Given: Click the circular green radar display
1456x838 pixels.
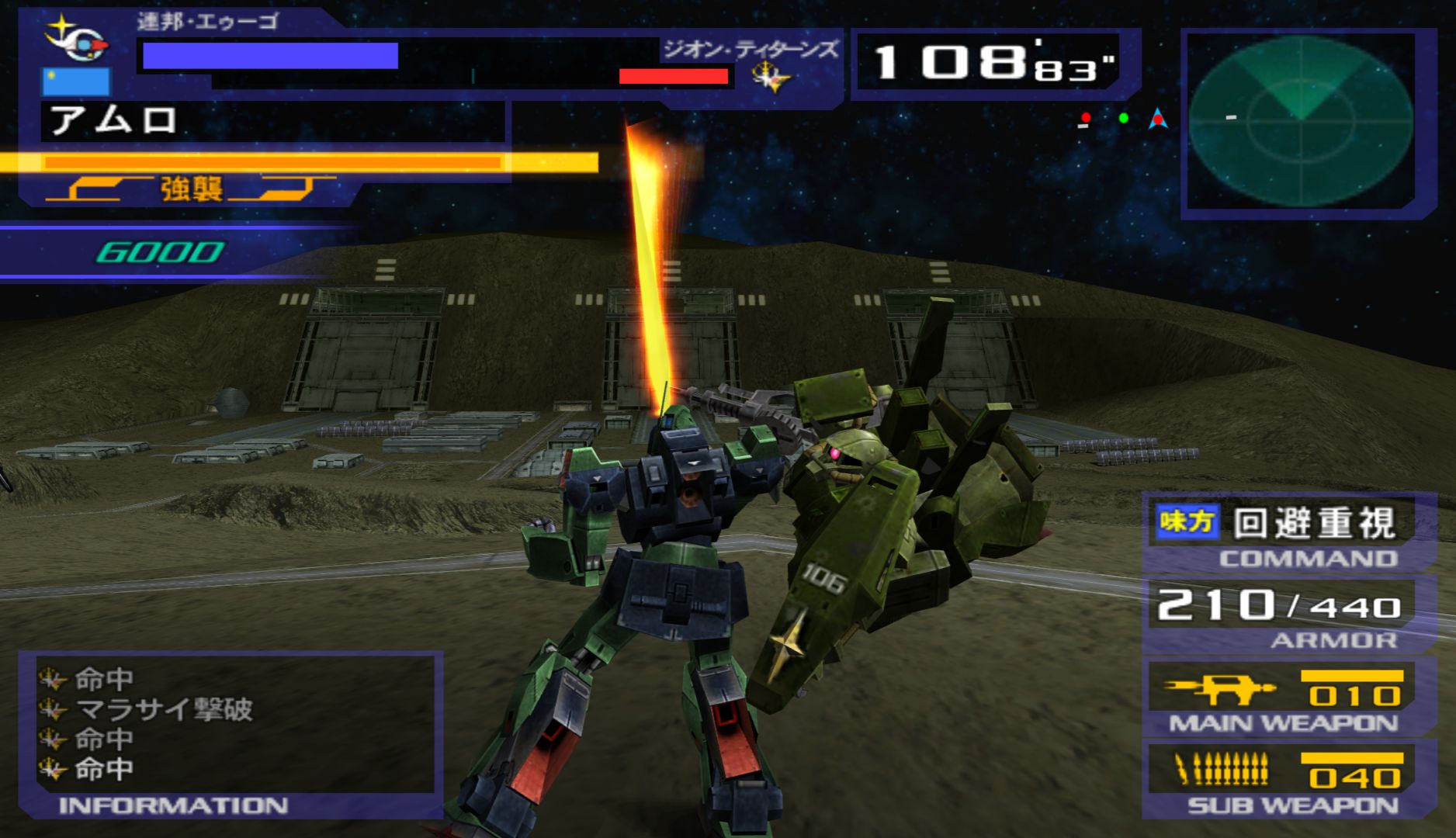Looking at the screenshot, I should click(1300, 122).
